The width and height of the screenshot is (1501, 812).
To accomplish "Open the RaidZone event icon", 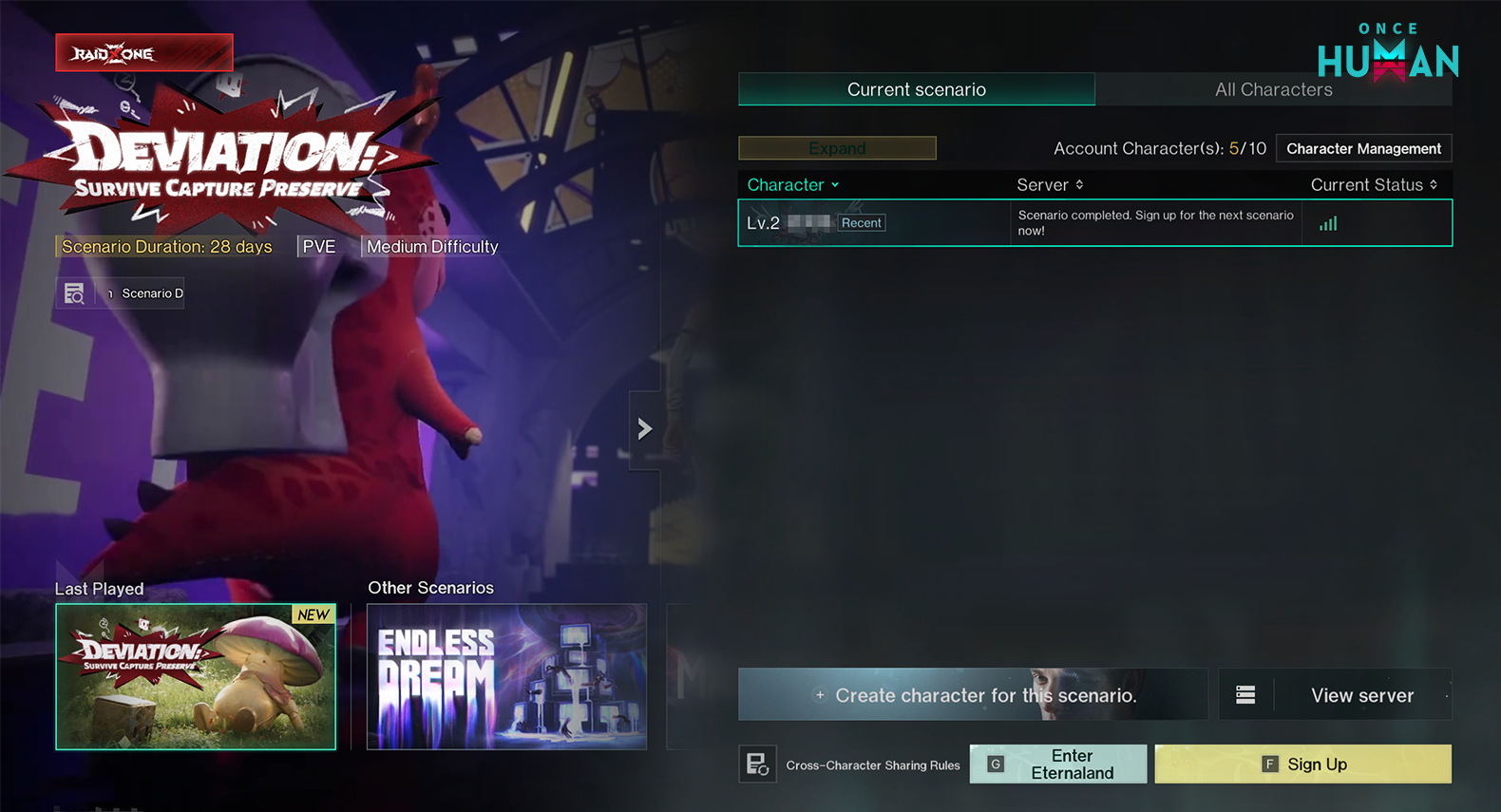I will 143,52.
